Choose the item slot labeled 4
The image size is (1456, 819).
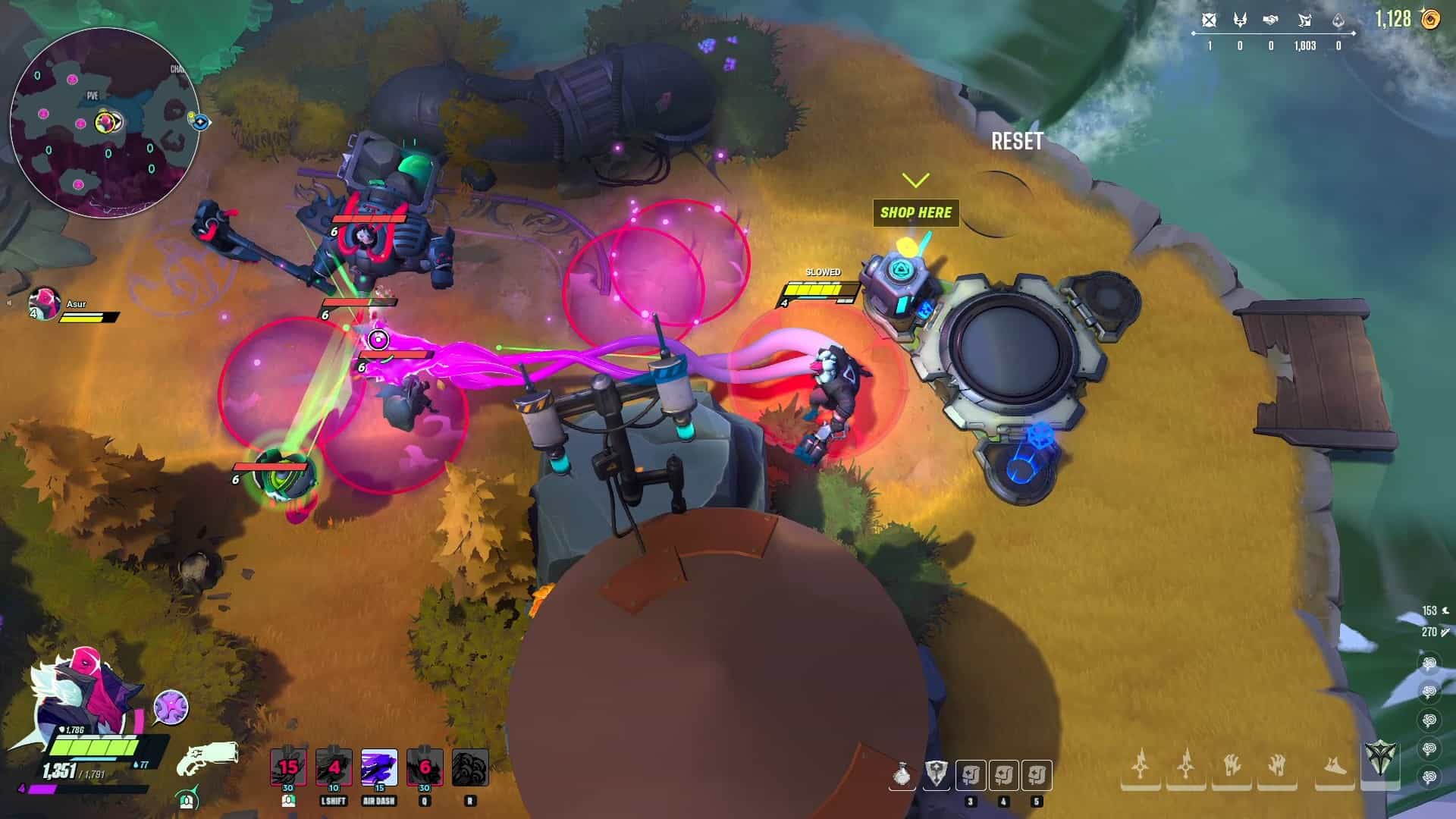pos(1004,775)
